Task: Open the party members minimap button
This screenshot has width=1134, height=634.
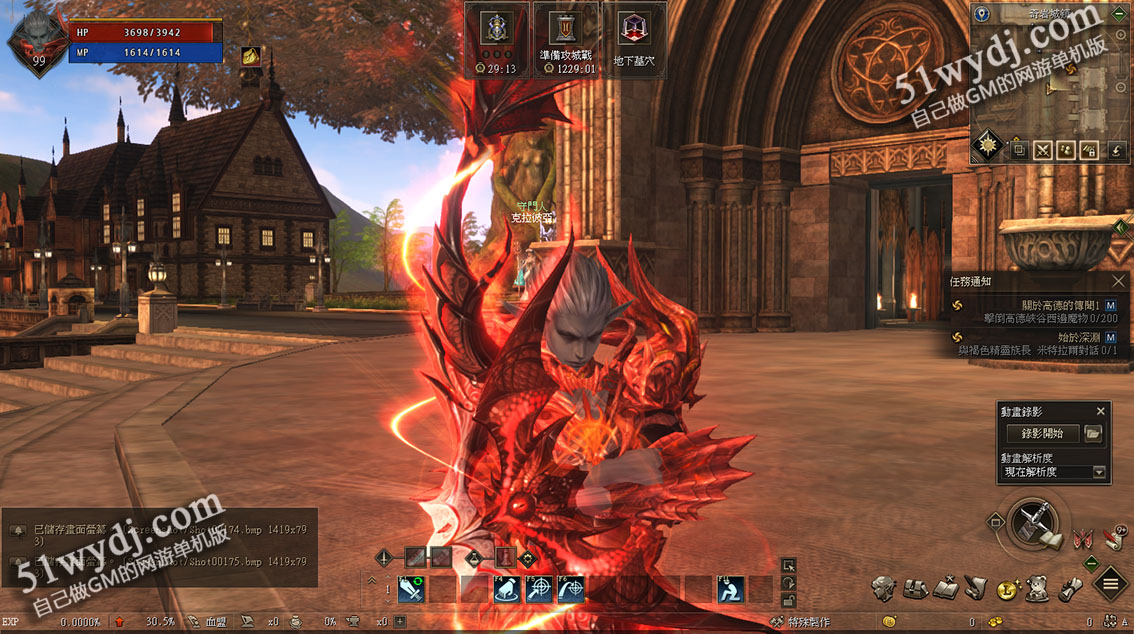Action: click(1067, 151)
